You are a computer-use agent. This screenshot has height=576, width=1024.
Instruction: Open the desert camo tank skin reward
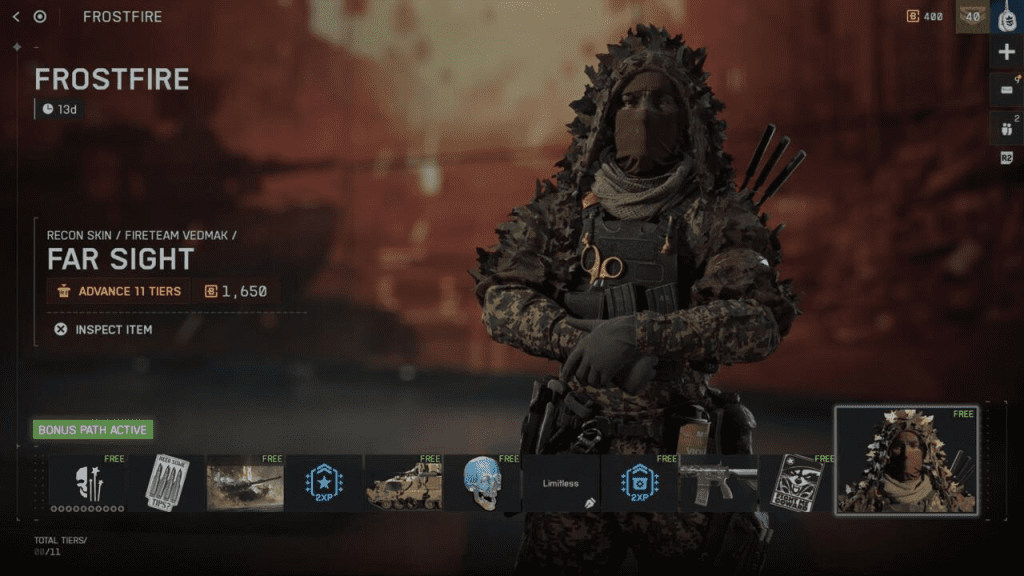click(403, 484)
